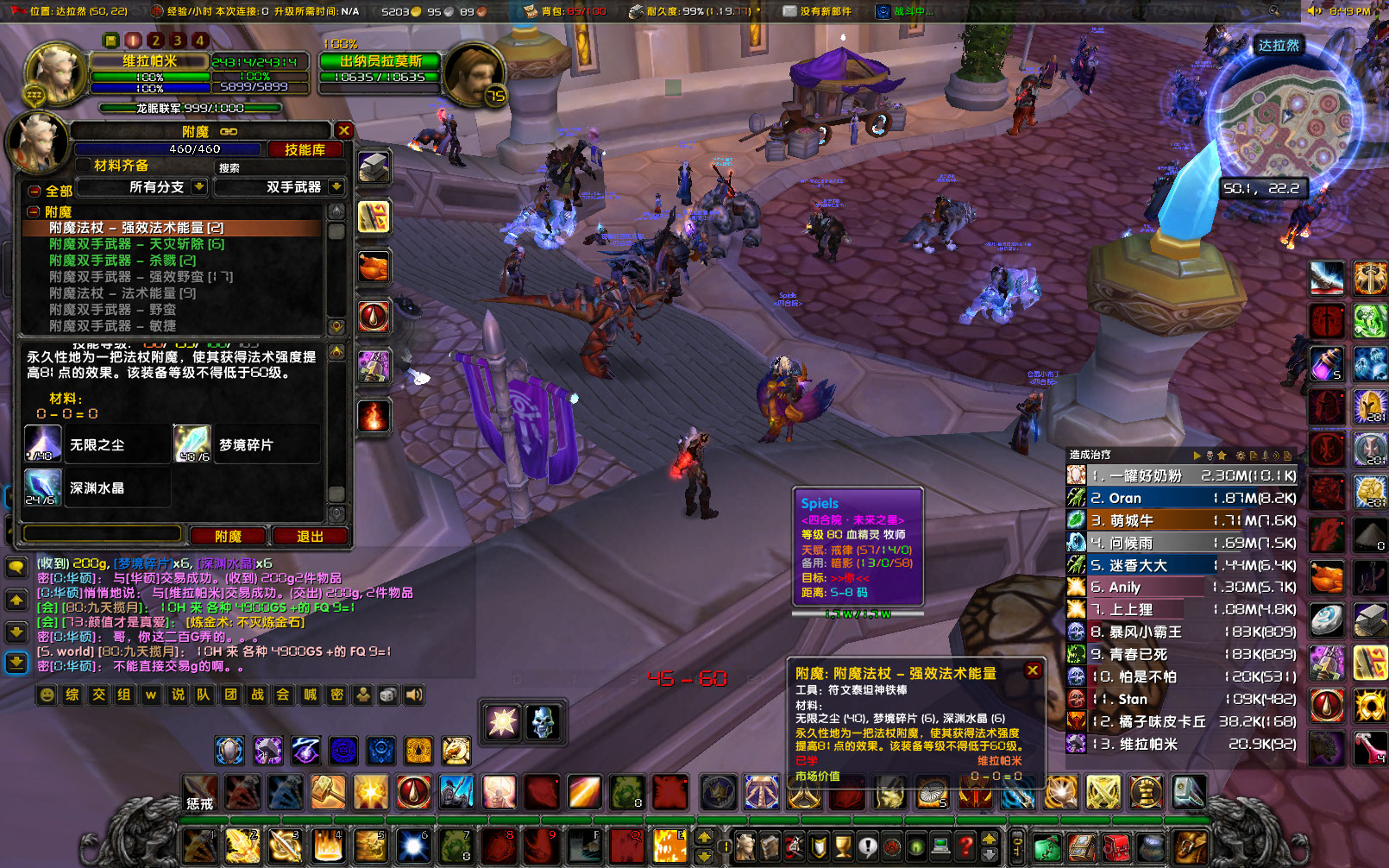This screenshot has width=1389, height=868.
Task: Open the Recount report icon
Action: coord(1252,456)
